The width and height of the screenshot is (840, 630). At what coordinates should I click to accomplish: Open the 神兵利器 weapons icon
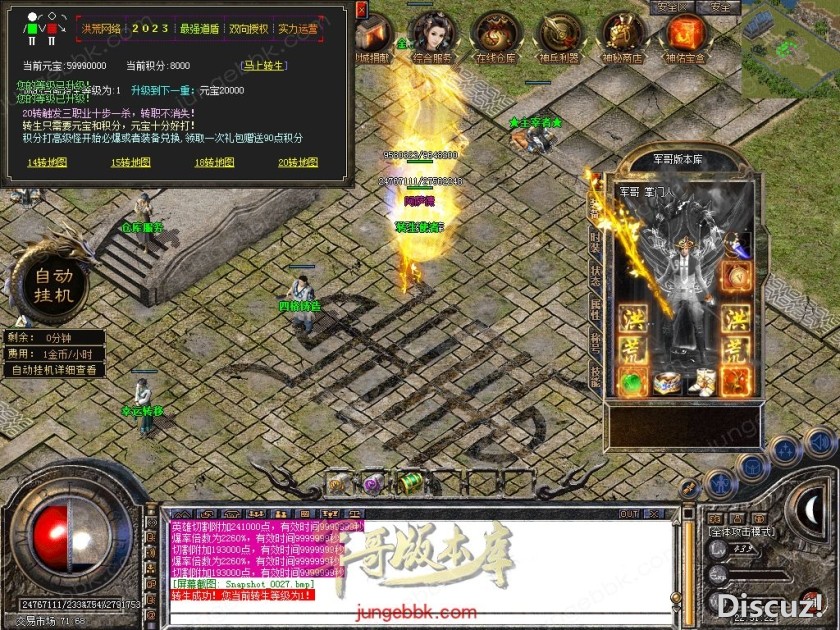tap(560, 38)
